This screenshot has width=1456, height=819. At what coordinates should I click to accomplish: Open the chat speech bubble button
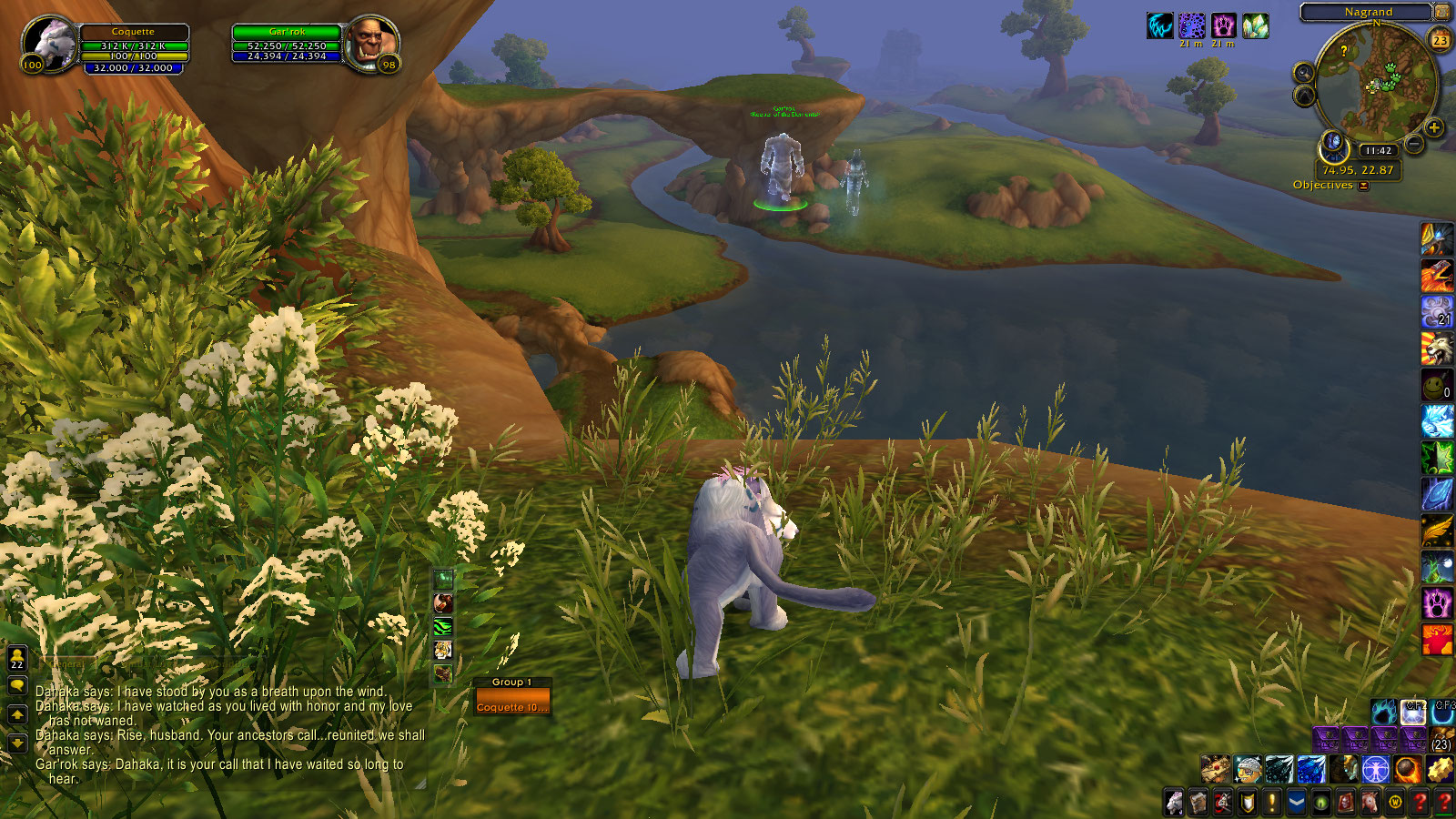17,686
